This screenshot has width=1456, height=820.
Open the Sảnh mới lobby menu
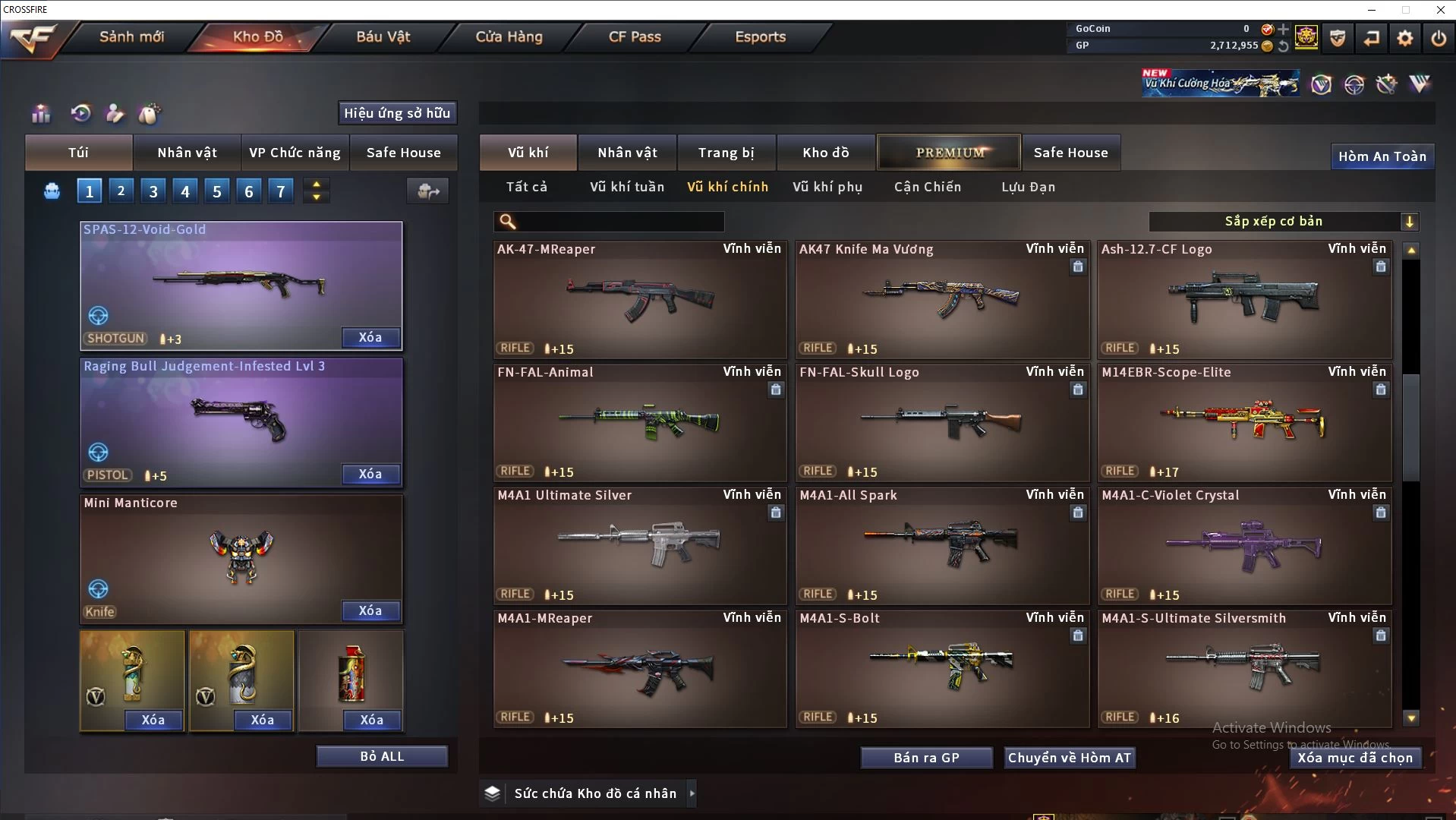pos(131,36)
